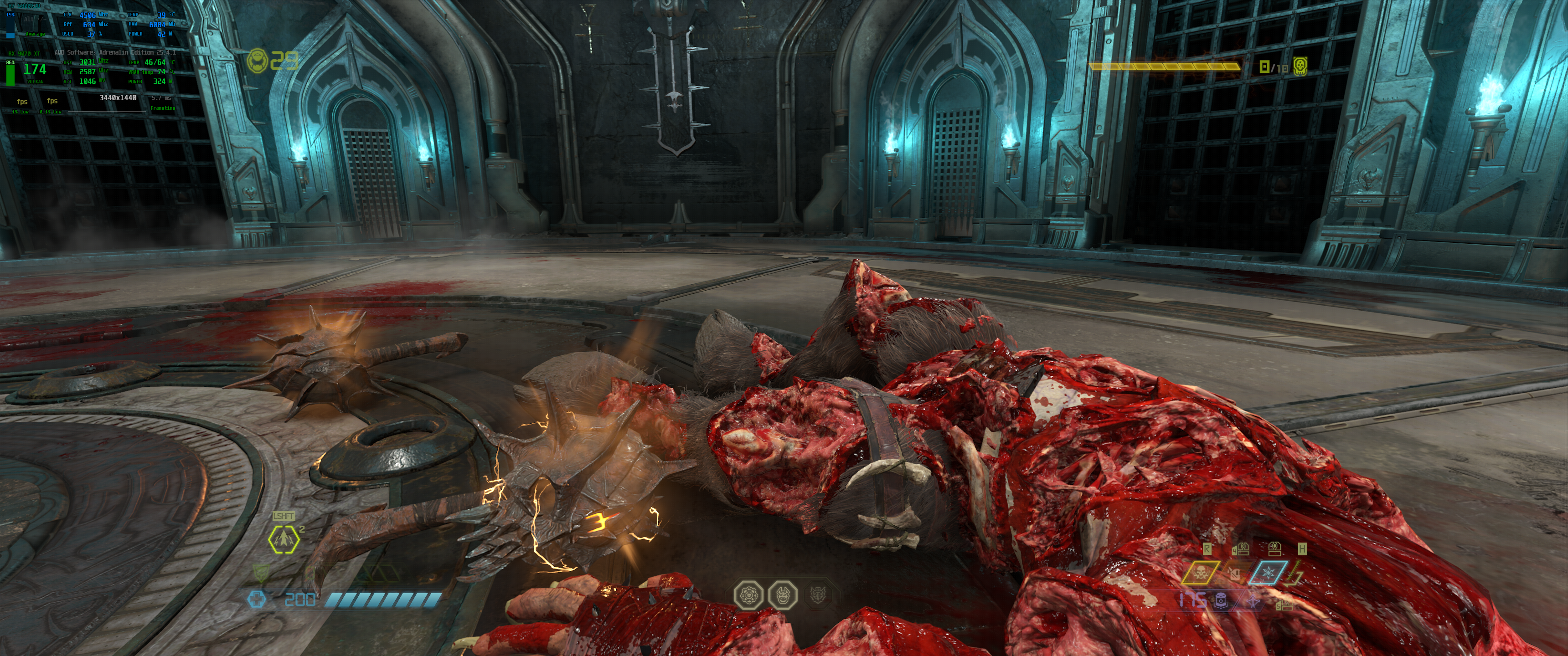Select the demon-face rune icon

[782, 594]
